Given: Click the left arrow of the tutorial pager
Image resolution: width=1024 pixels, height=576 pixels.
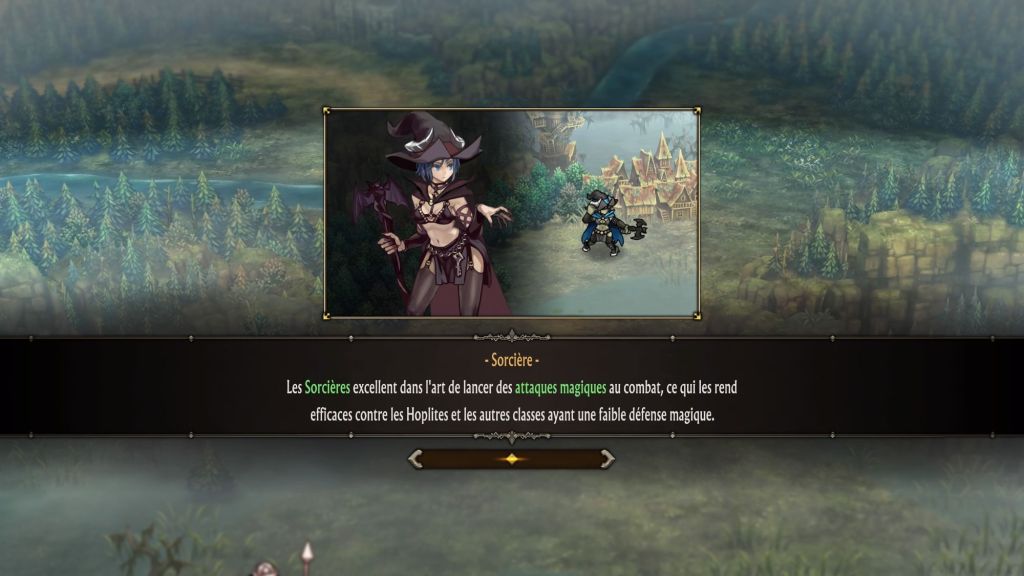Looking at the screenshot, I should pyautogui.click(x=416, y=459).
